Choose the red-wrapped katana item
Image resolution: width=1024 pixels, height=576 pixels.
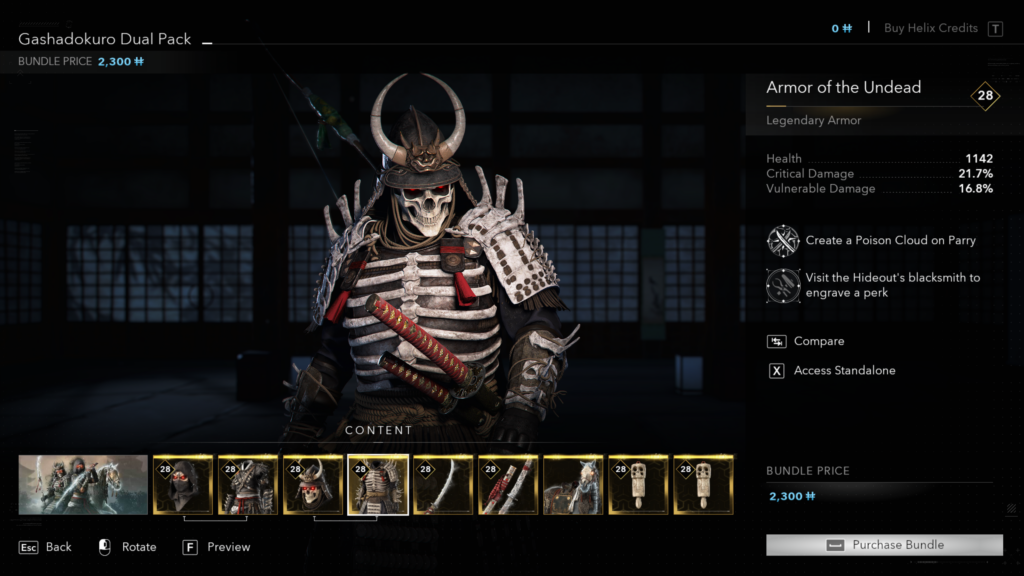tap(508, 485)
